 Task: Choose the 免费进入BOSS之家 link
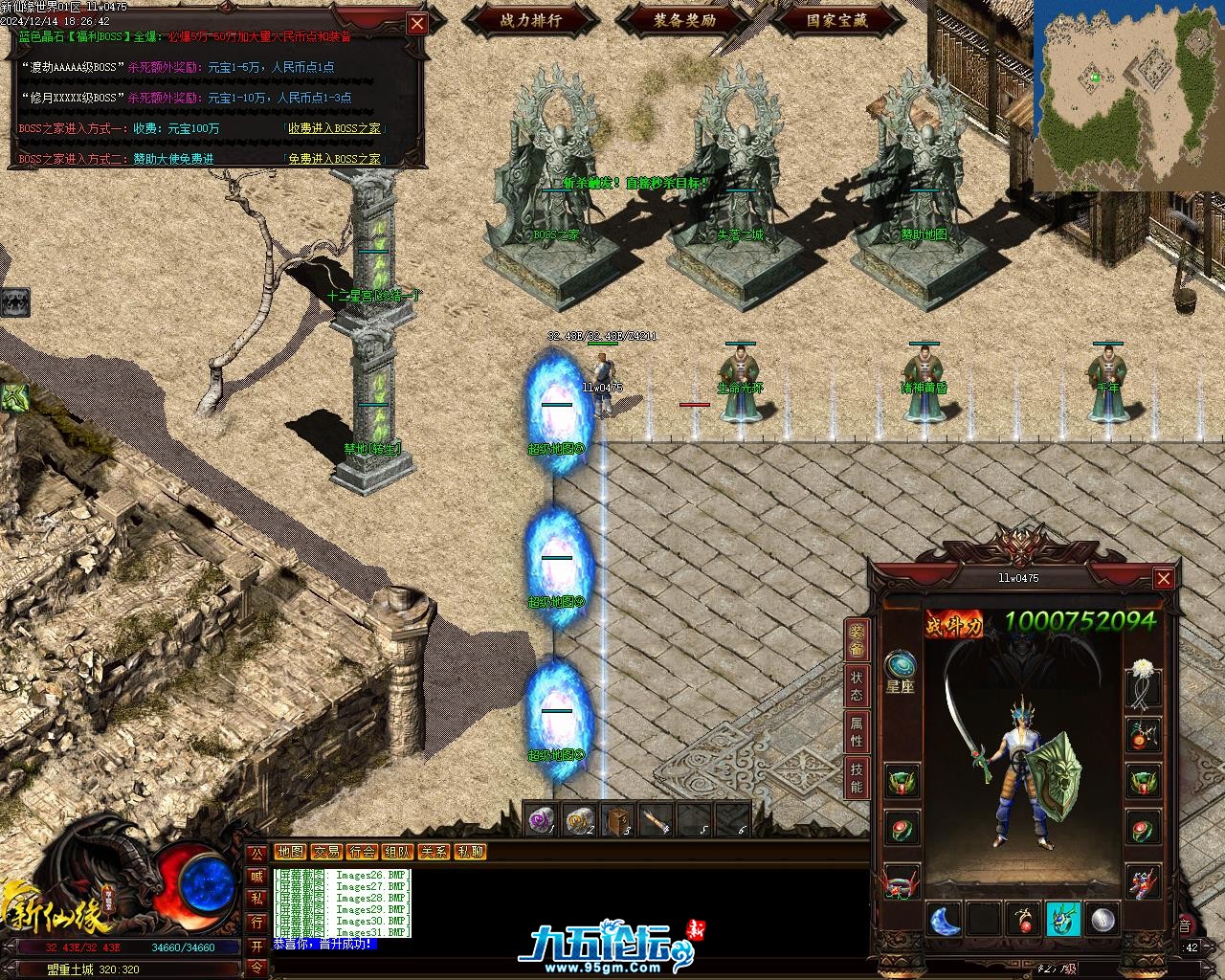pos(334,159)
